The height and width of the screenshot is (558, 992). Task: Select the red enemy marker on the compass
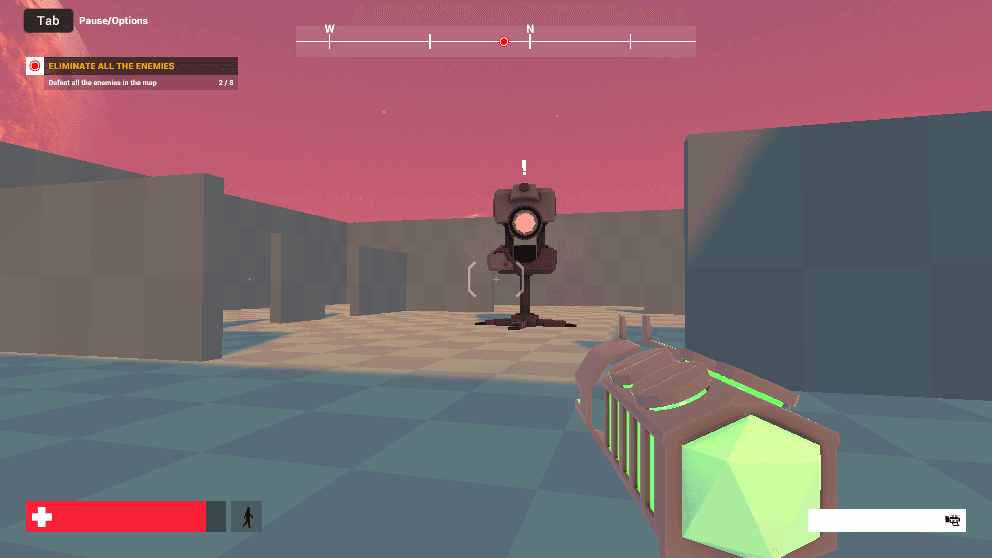(504, 41)
